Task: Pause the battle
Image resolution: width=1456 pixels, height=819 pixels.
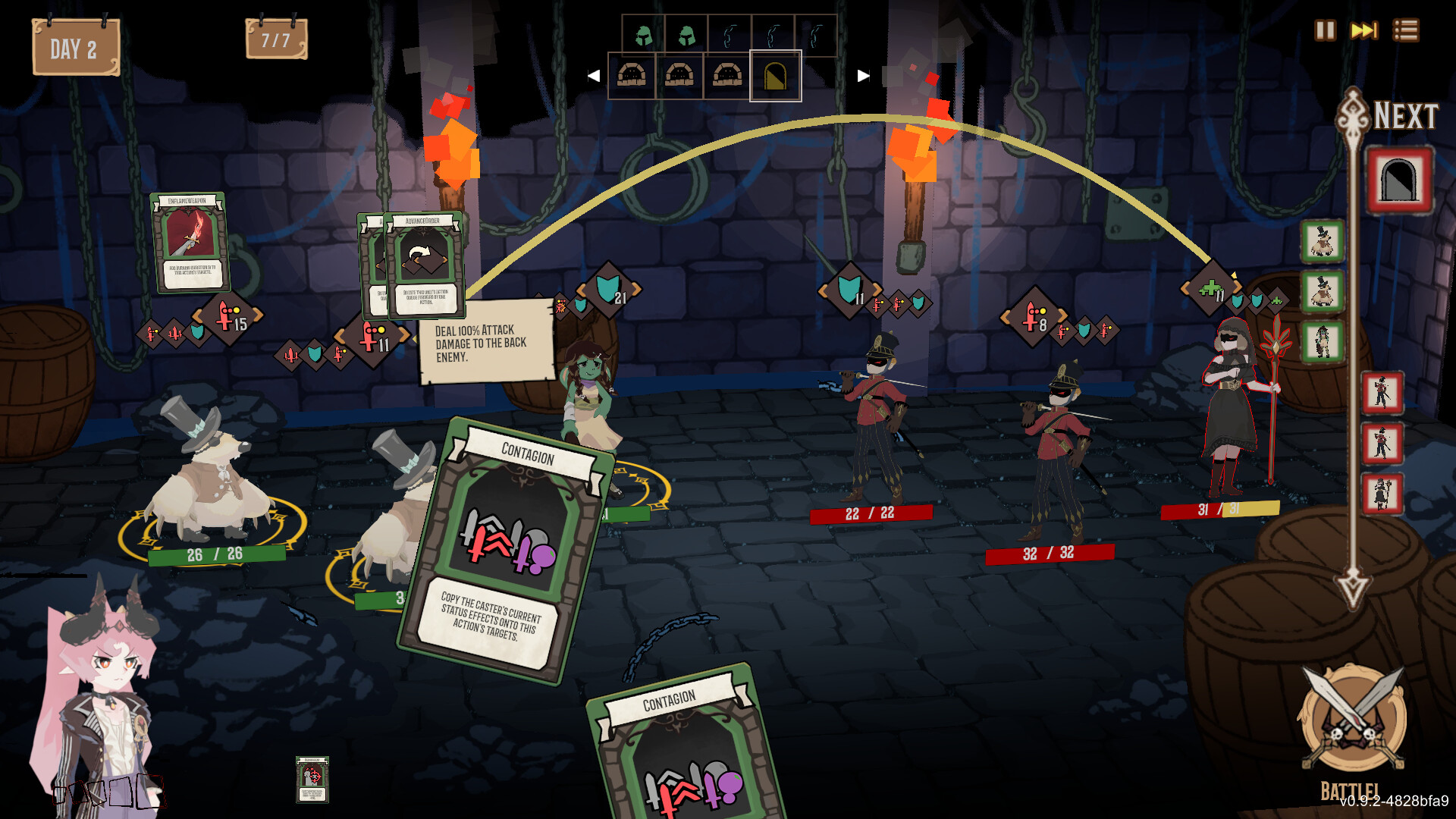Action: [1325, 30]
